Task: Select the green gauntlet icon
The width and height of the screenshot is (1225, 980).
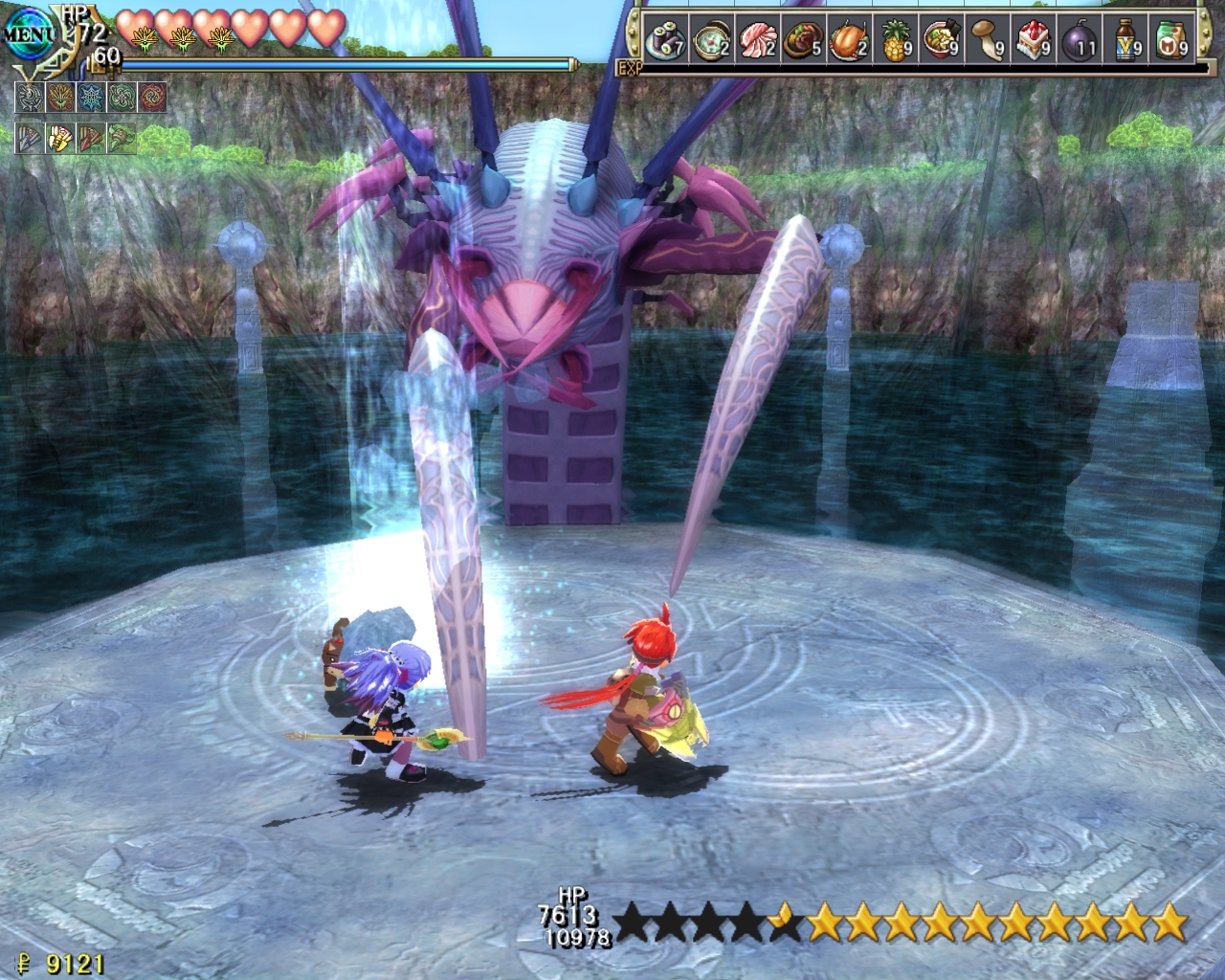Action: [122, 140]
